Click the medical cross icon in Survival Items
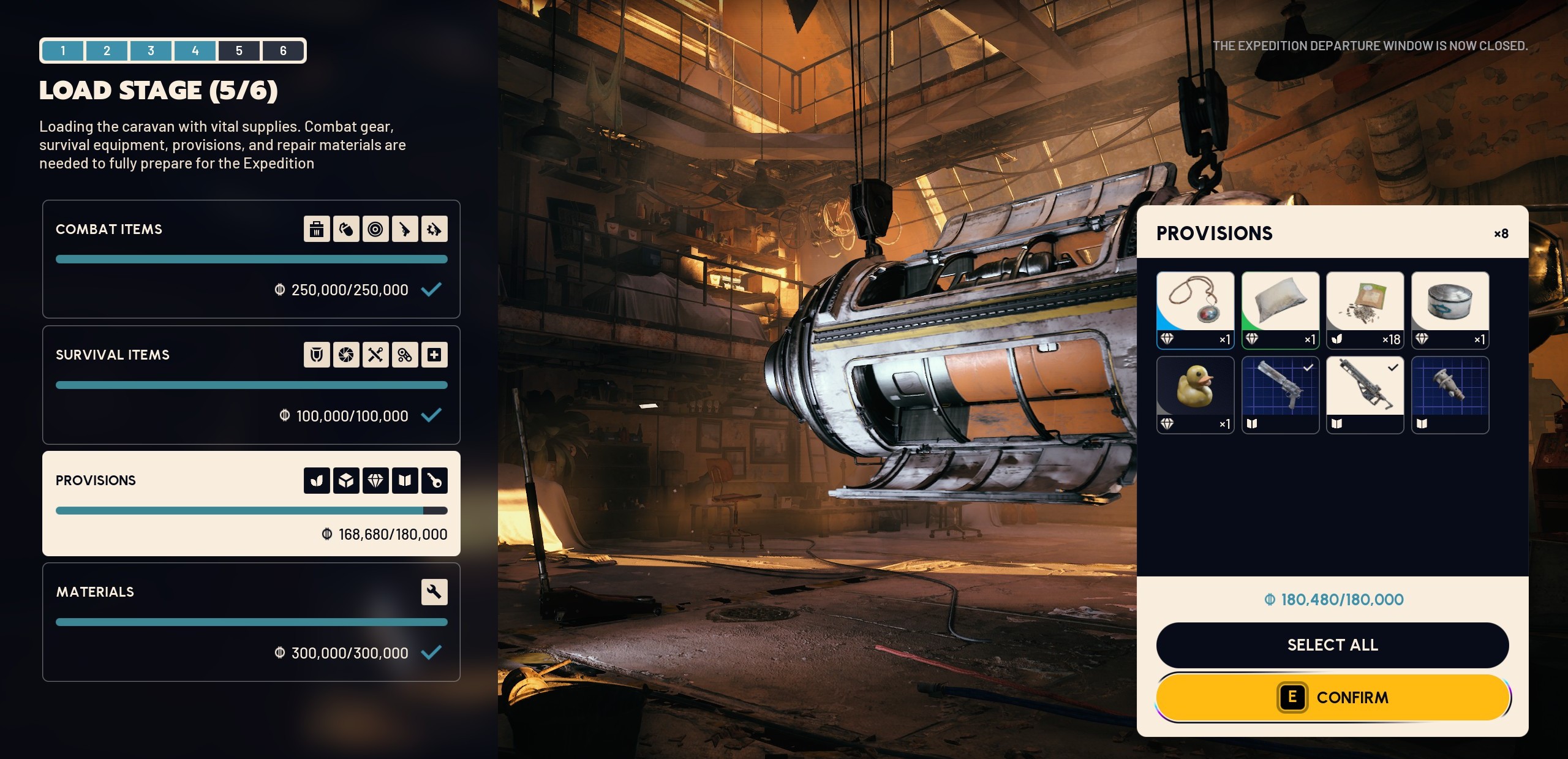 [x=434, y=355]
